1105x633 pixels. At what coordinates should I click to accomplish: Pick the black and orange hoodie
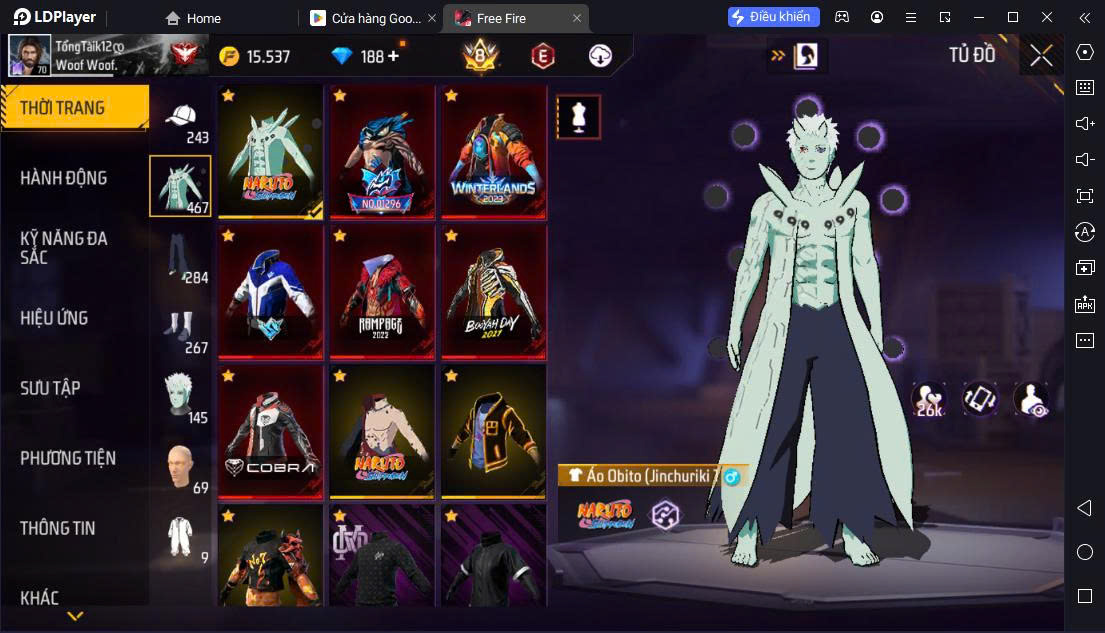(494, 431)
